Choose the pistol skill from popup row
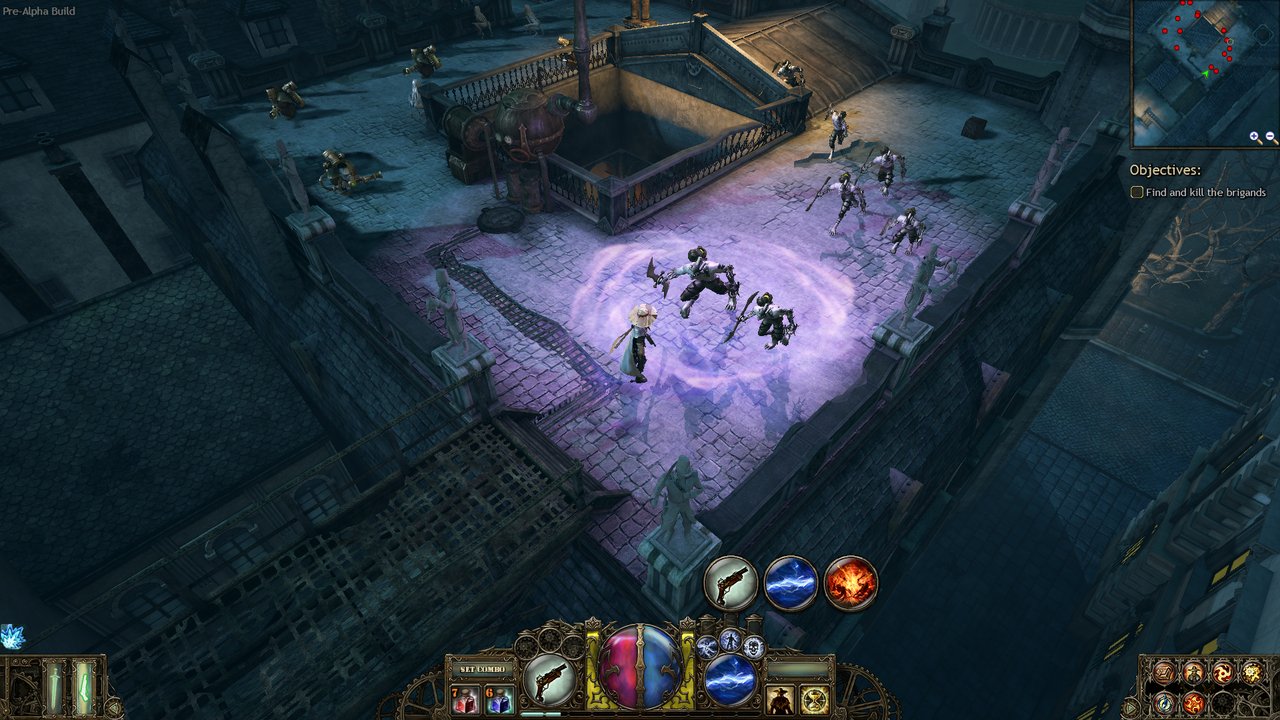1280x720 pixels. click(731, 582)
